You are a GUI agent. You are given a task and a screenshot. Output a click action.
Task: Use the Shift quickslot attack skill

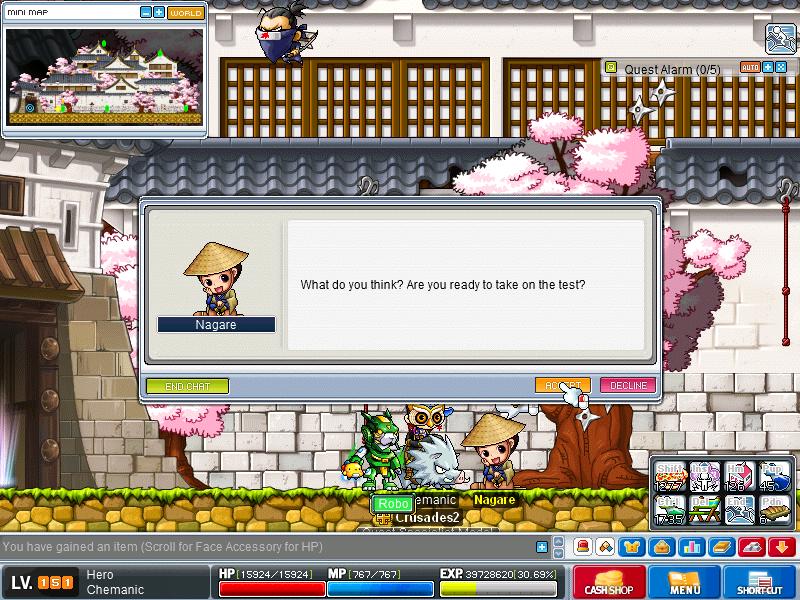668,476
